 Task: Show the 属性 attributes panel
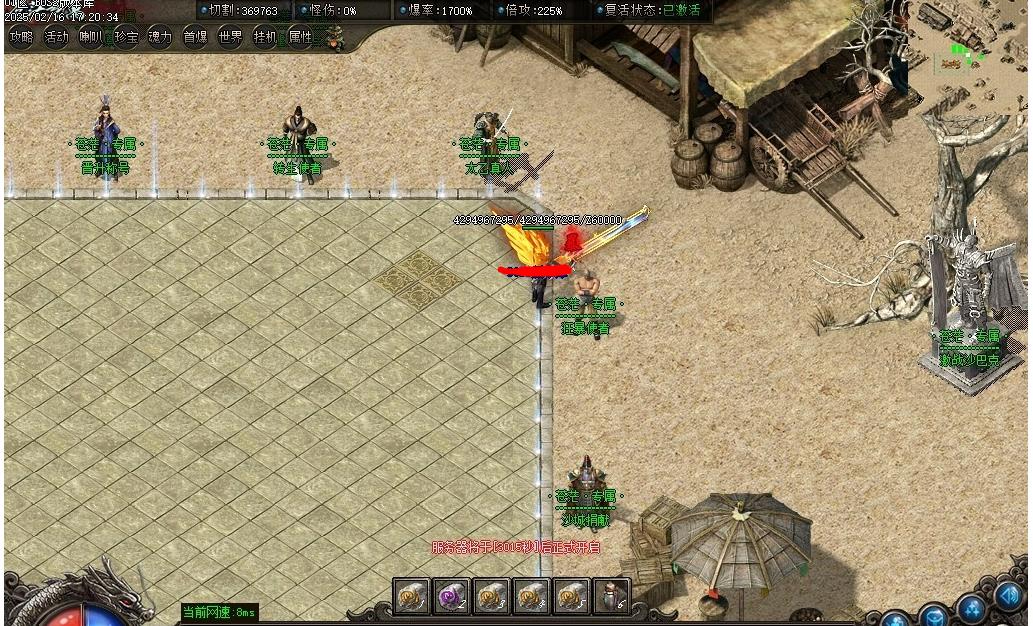pos(300,38)
